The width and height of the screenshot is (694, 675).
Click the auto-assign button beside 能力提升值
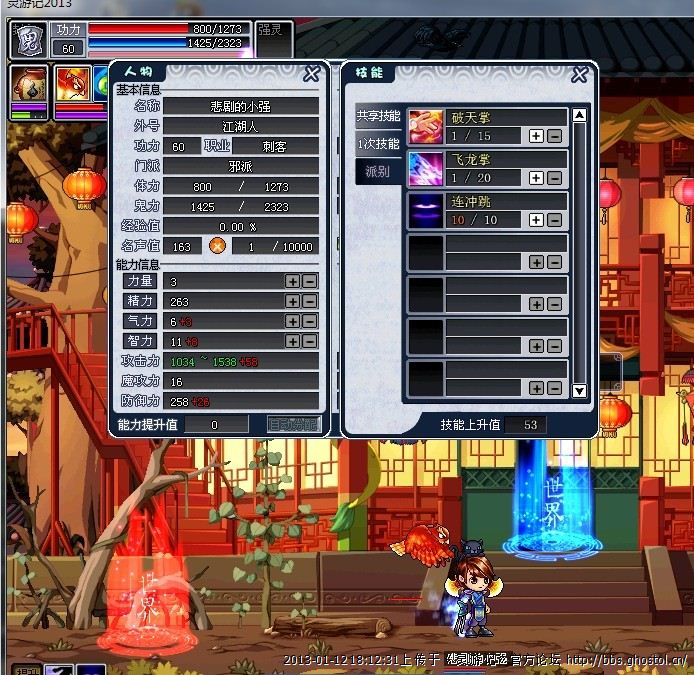click(293, 425)
